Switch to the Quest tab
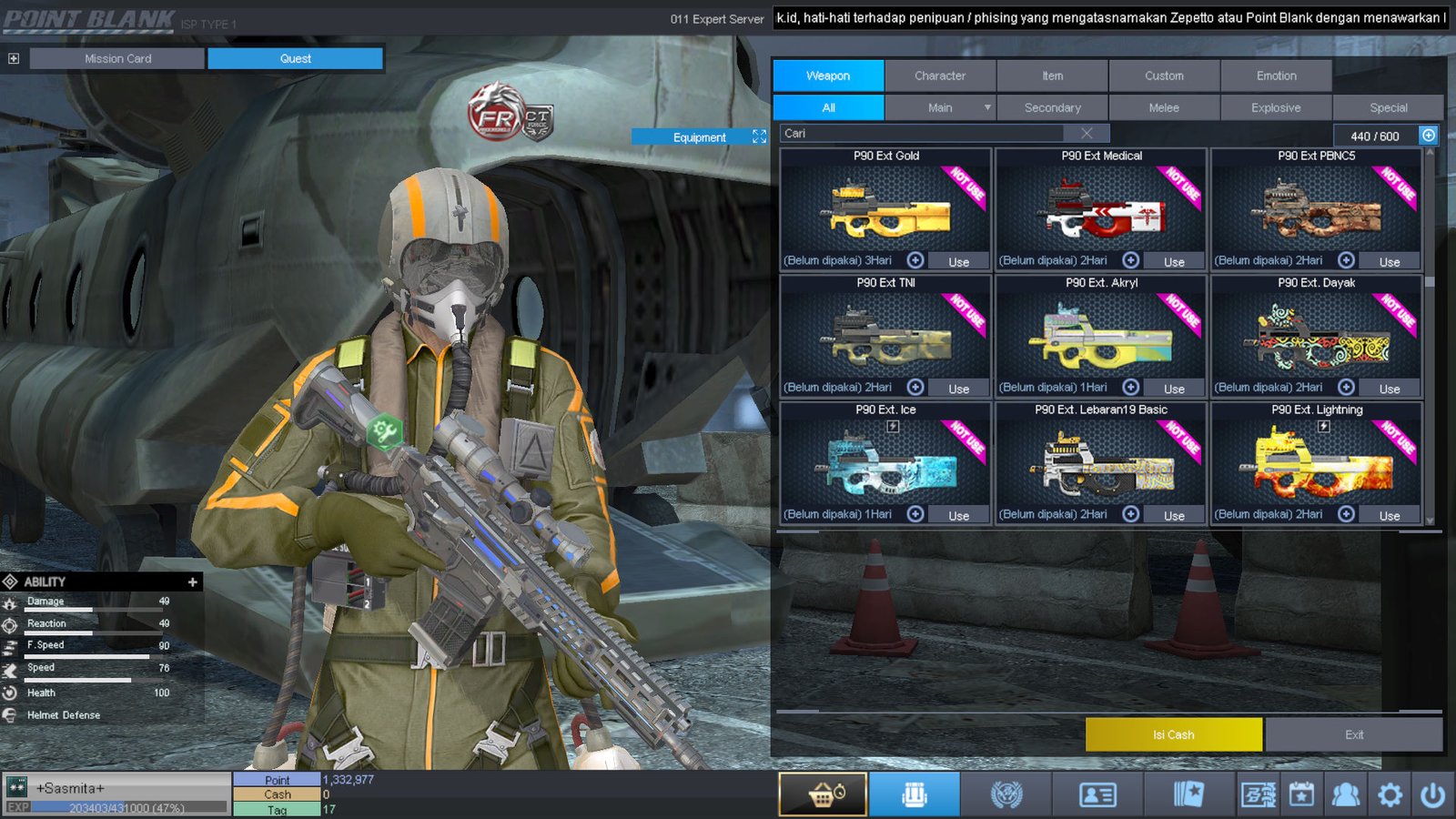Image resolution: width=1456 pixels, height=819 pixels. pos(295,58)
